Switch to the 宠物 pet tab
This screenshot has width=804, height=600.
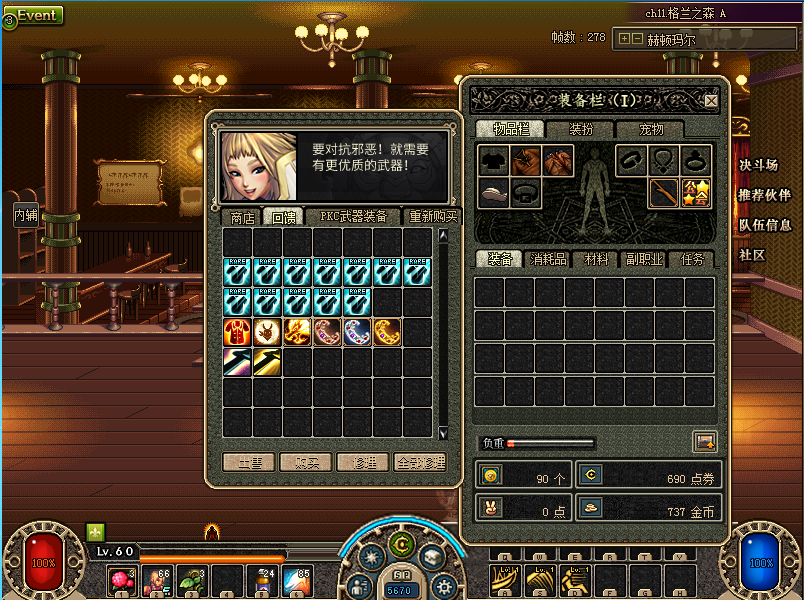(x=652, y=130)
